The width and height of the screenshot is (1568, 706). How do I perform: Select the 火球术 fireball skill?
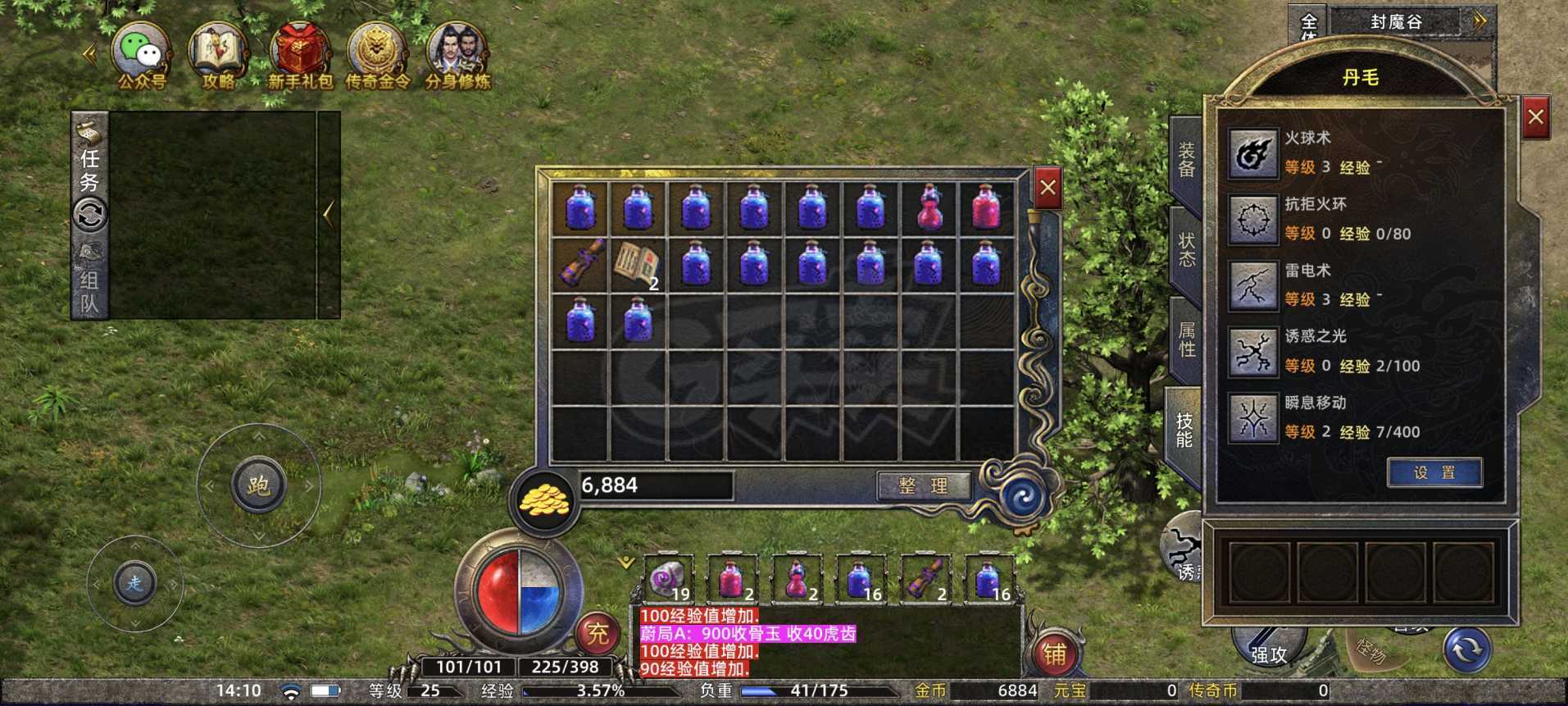point(1252,153)
